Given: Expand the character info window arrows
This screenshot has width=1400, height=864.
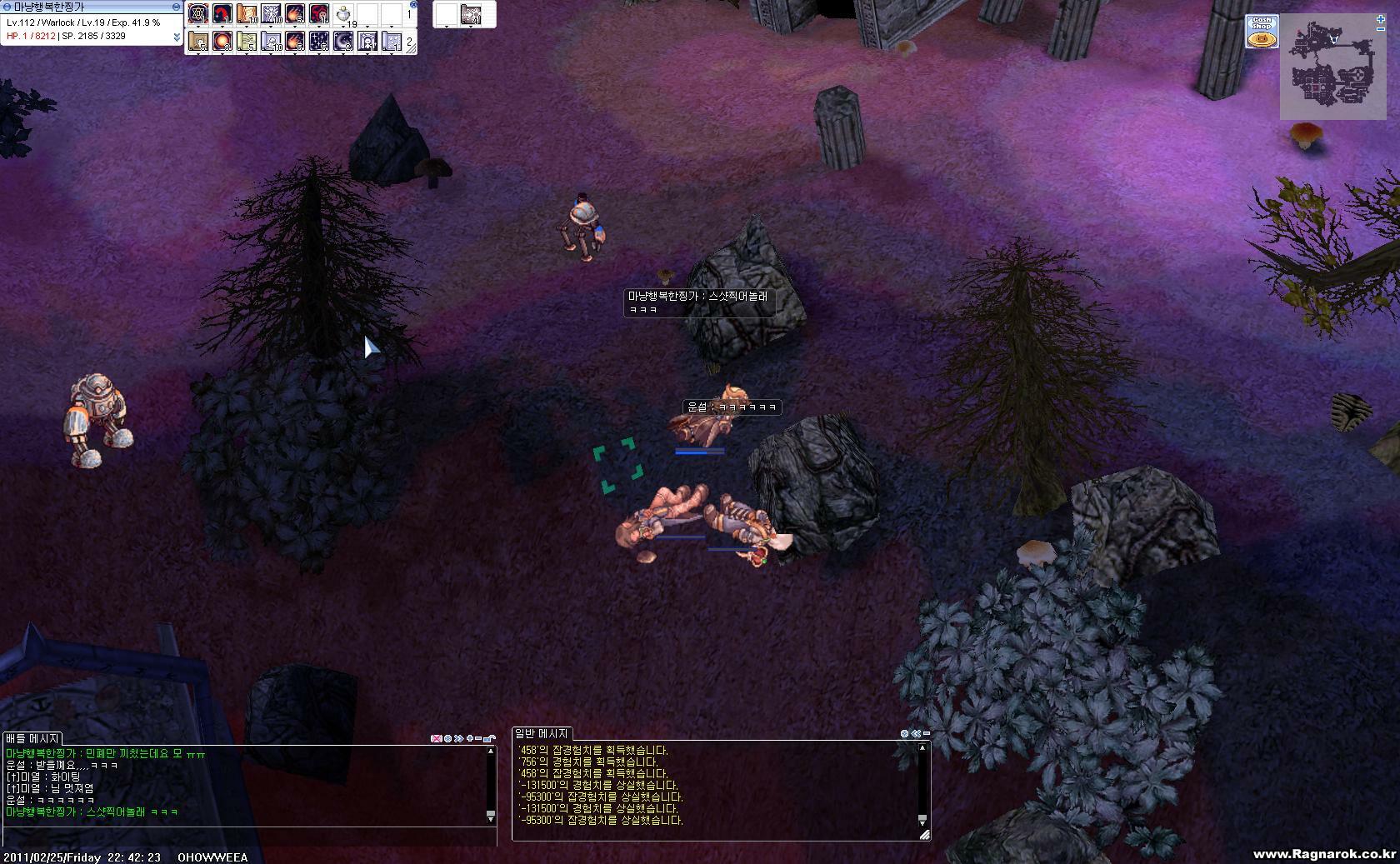Looking at the screenshot, I should pos(177,37).
